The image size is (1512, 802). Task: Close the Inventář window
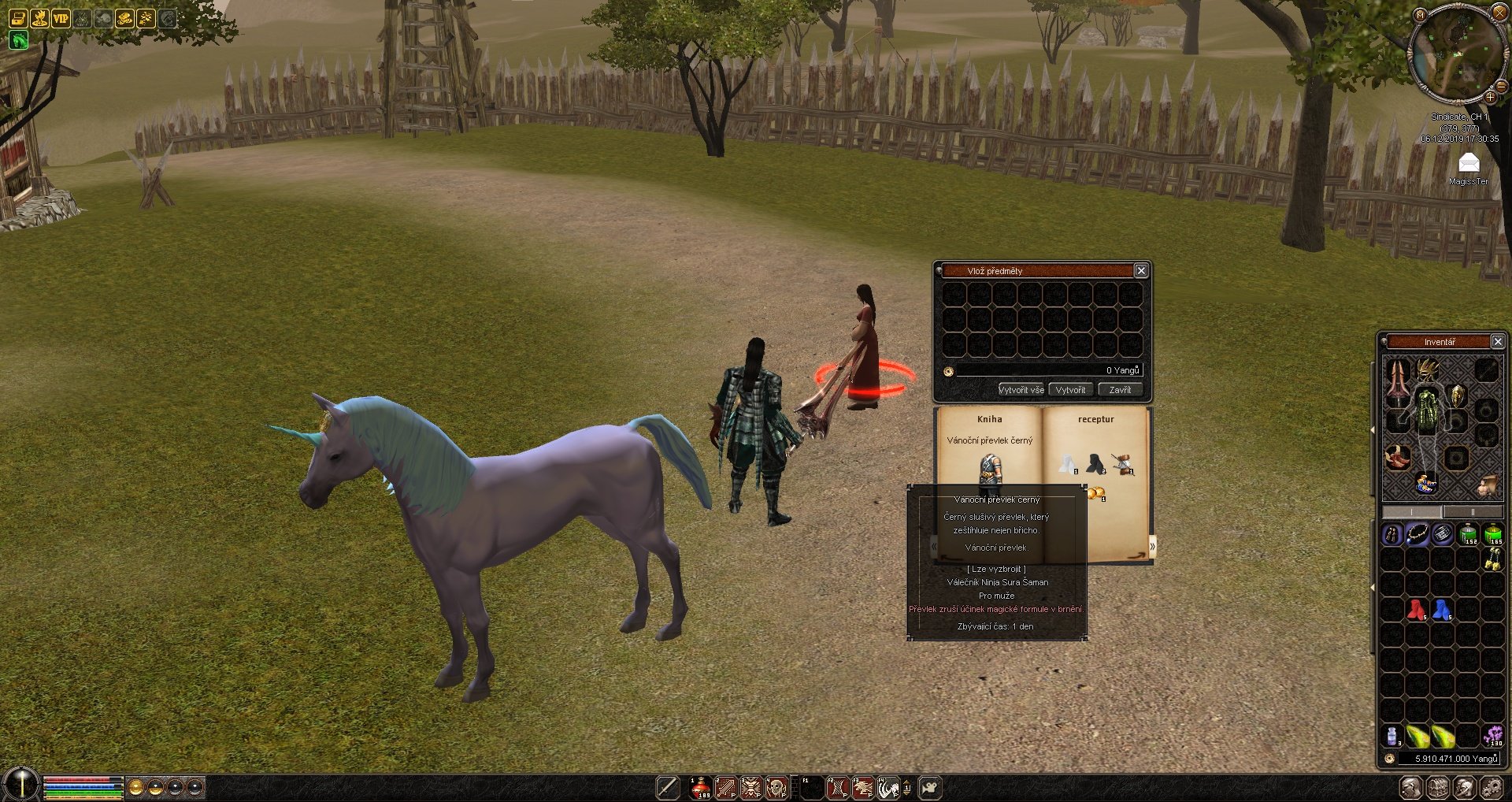1498,342
